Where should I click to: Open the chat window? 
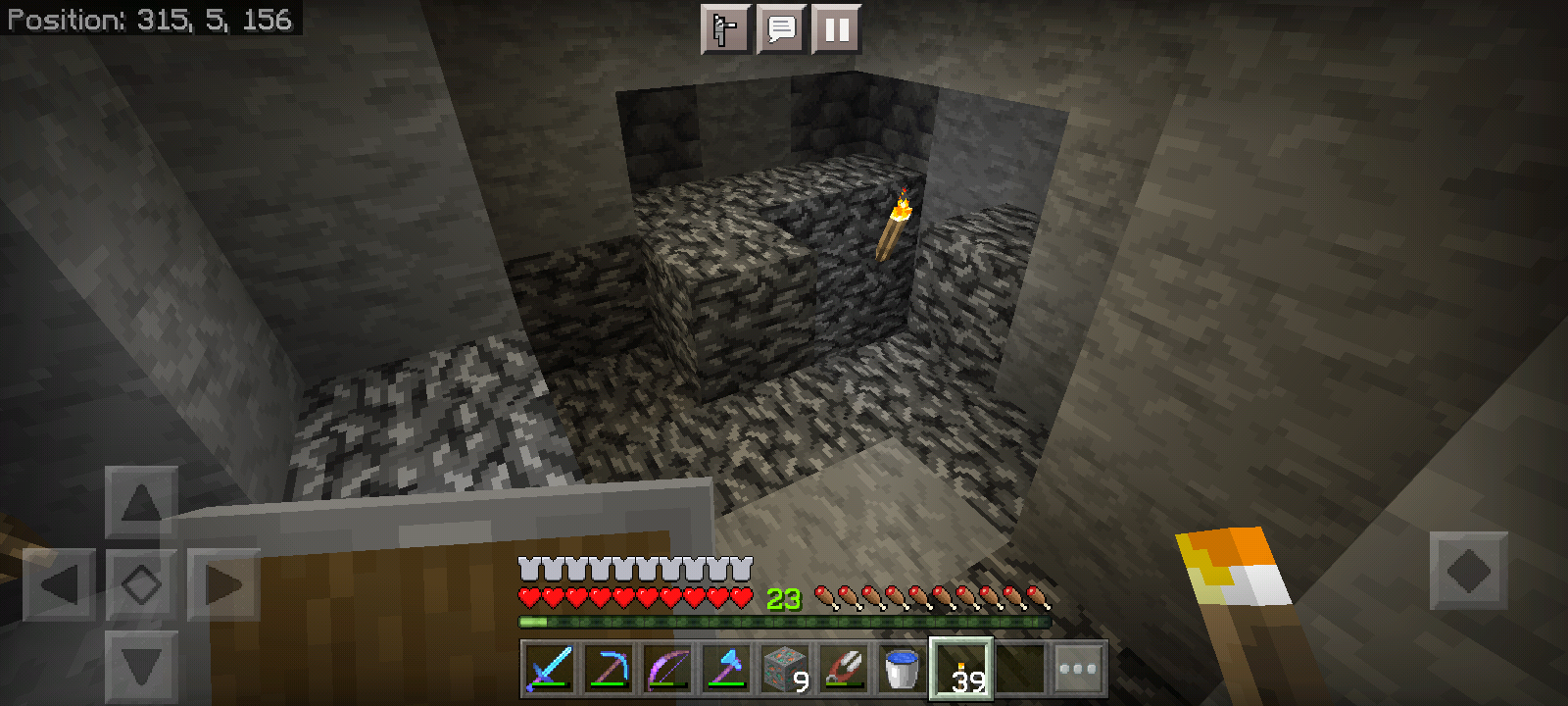click(781, 29)
